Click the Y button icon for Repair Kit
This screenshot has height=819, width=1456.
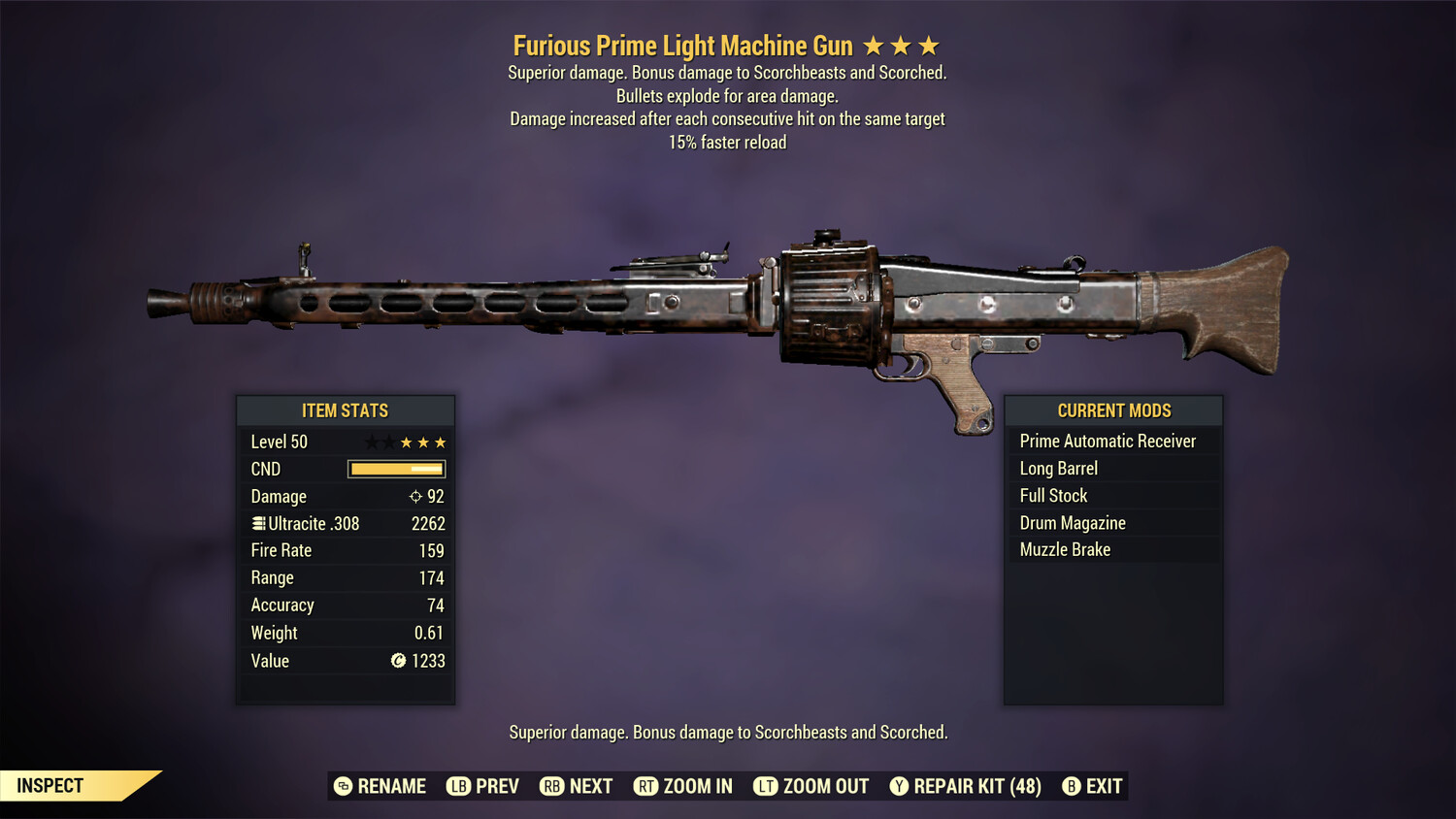(x=898, y=786)
